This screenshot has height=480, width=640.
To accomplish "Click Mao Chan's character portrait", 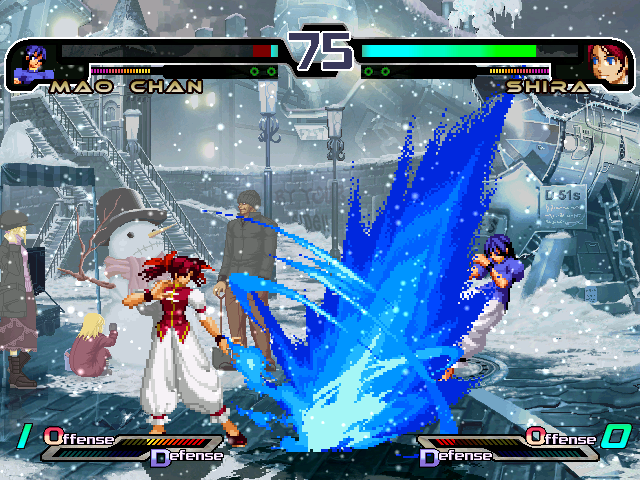I will 32,62.
